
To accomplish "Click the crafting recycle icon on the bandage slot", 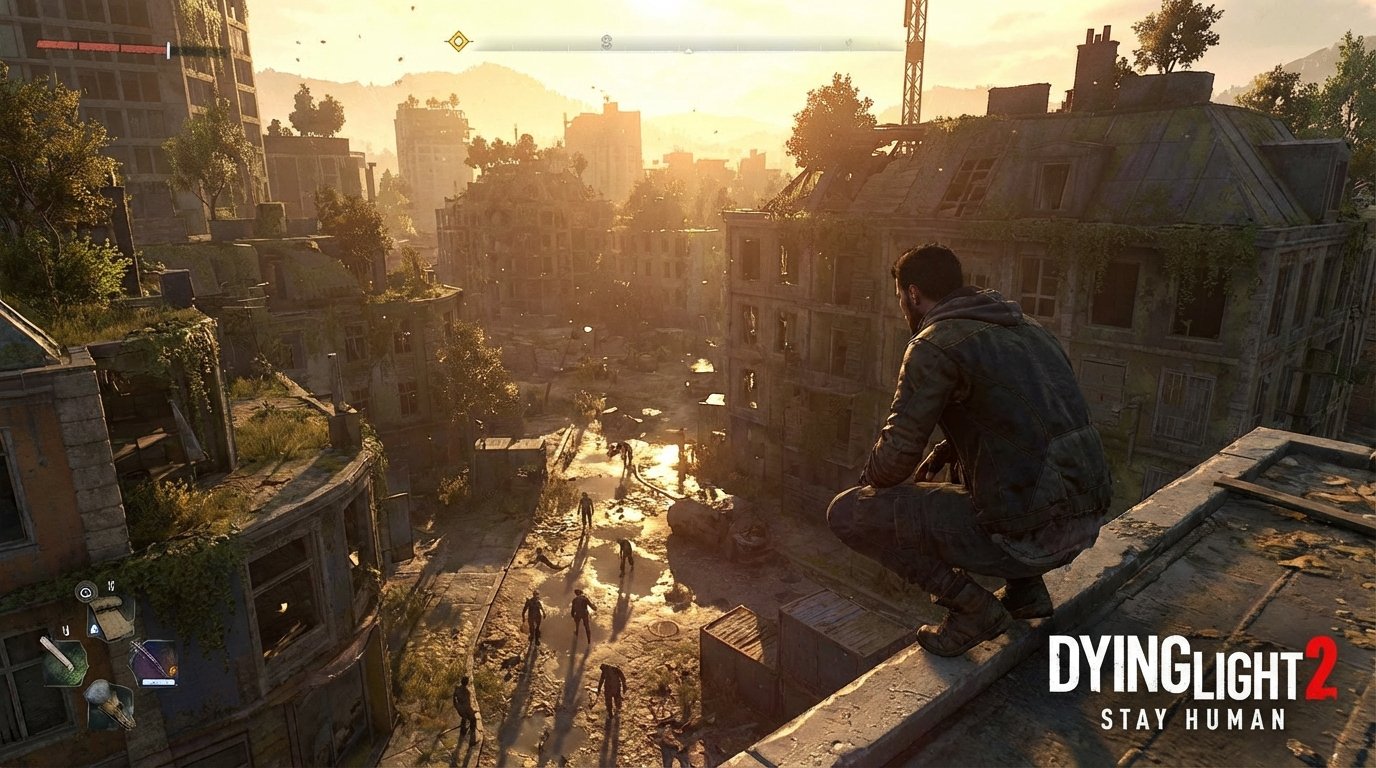I will [94, 628].
